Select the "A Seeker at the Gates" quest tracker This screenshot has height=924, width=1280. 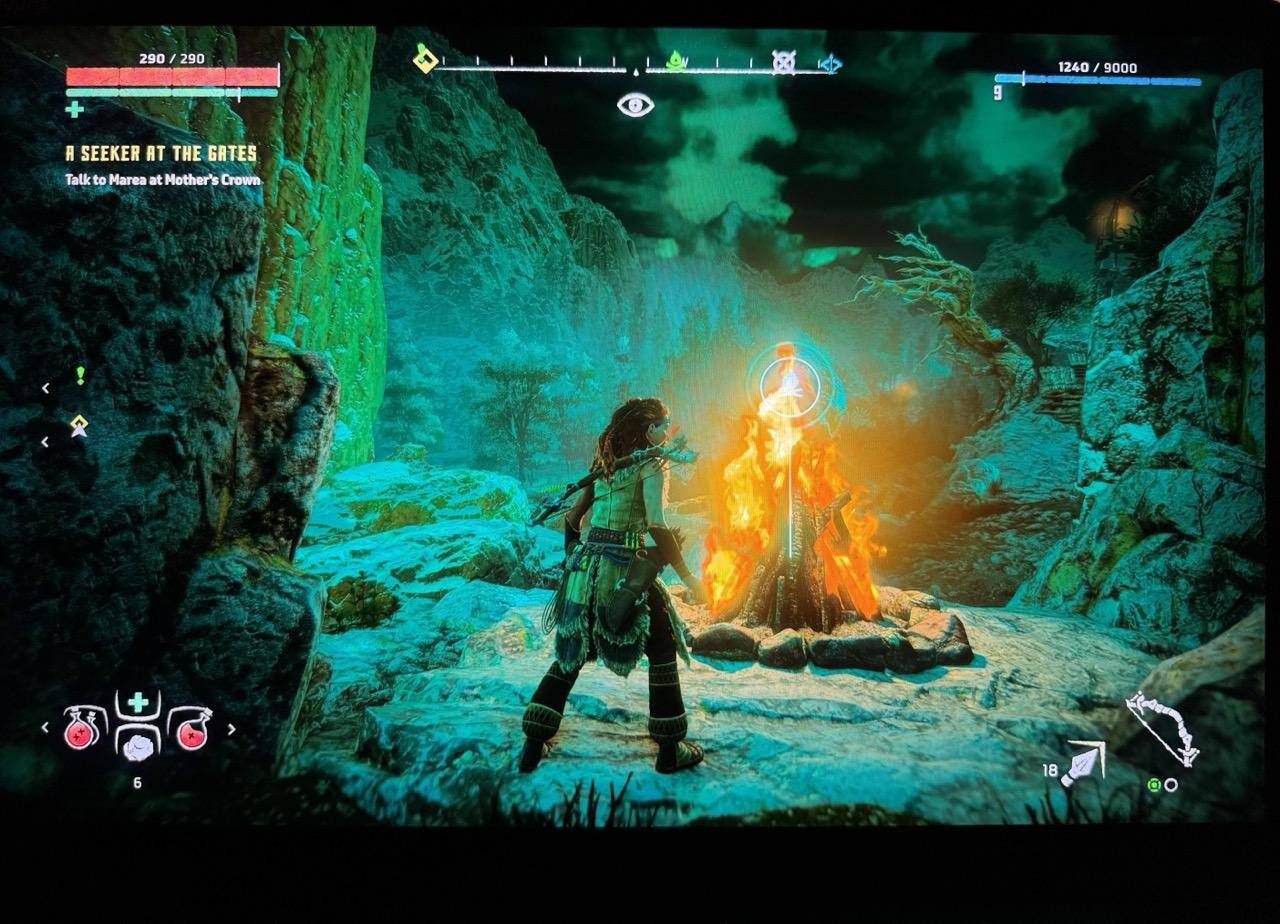(161, 154)
